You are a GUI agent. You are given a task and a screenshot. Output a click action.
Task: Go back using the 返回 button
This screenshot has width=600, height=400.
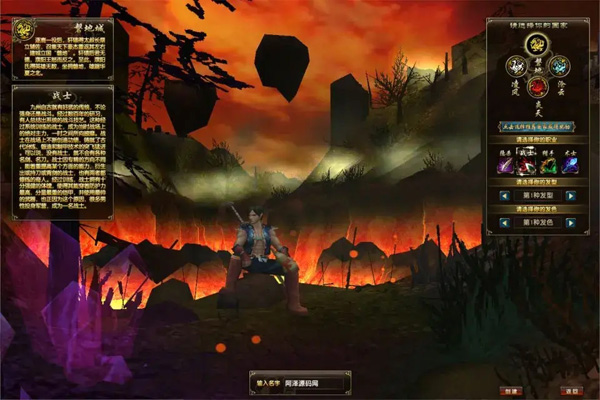(x=571, y=390)
